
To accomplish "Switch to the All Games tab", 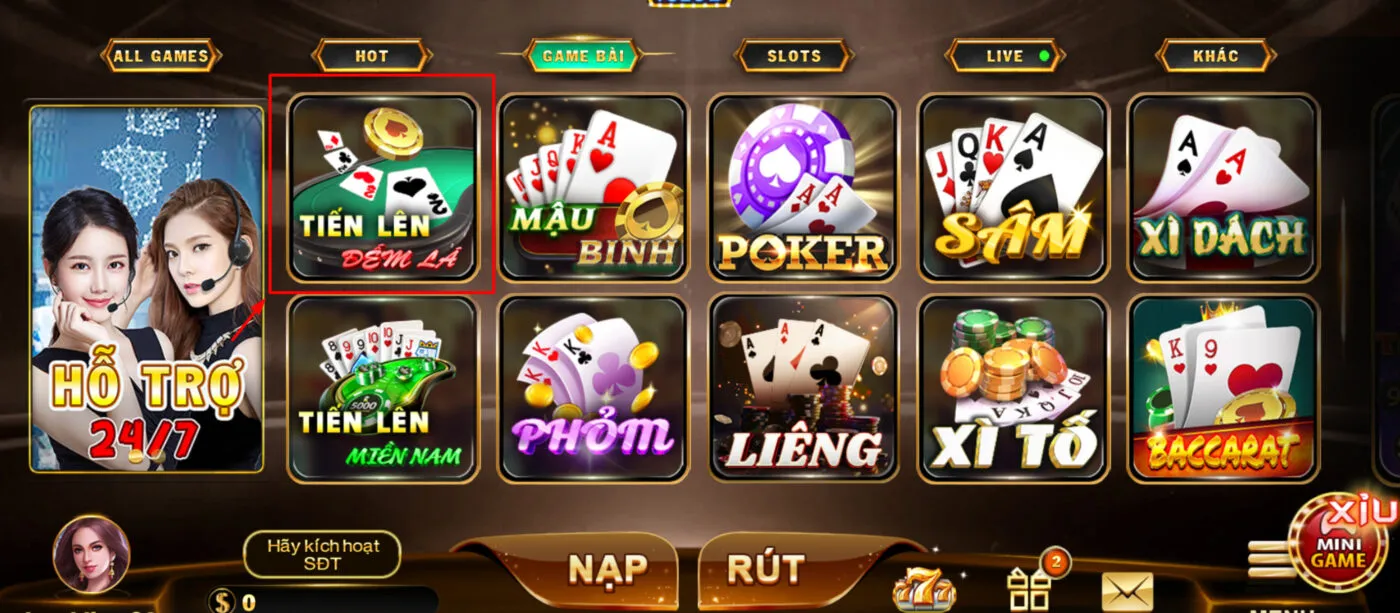I will pos(161,56).
